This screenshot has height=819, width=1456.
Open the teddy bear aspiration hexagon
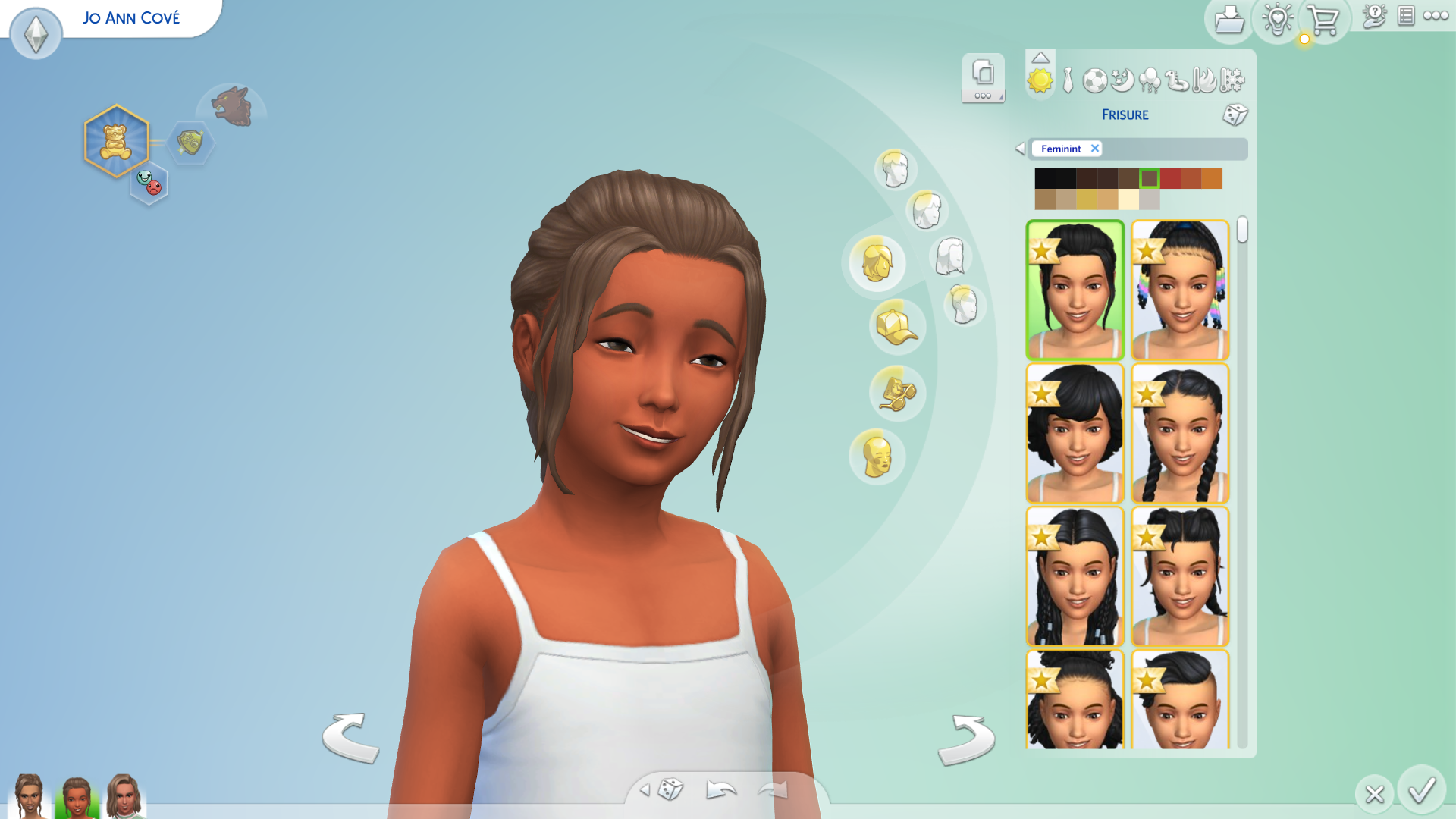tap(116, 141)
